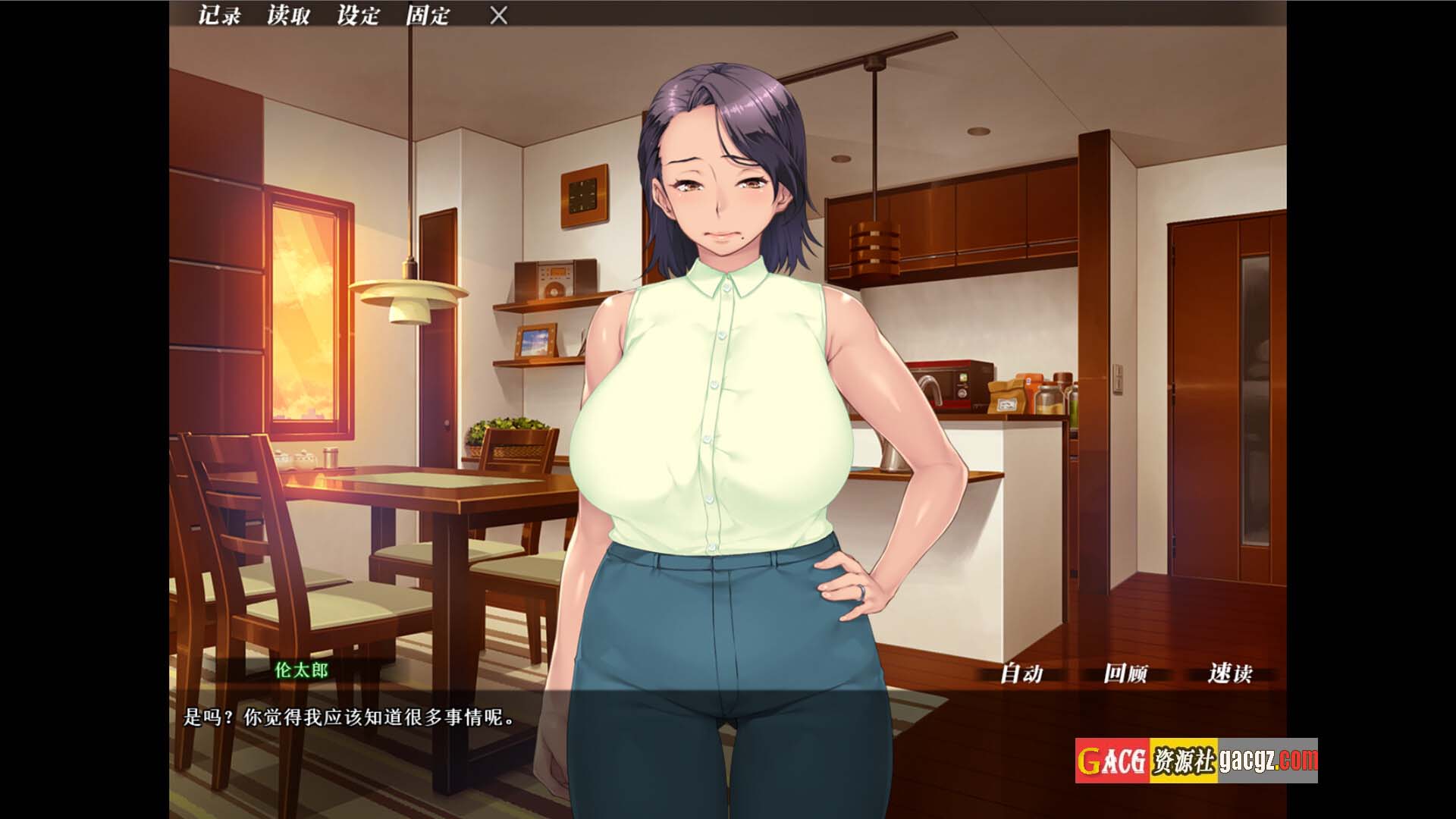Toggle the 固定 pin option
Screen dimensions: 1456x819
pos(428,15)
